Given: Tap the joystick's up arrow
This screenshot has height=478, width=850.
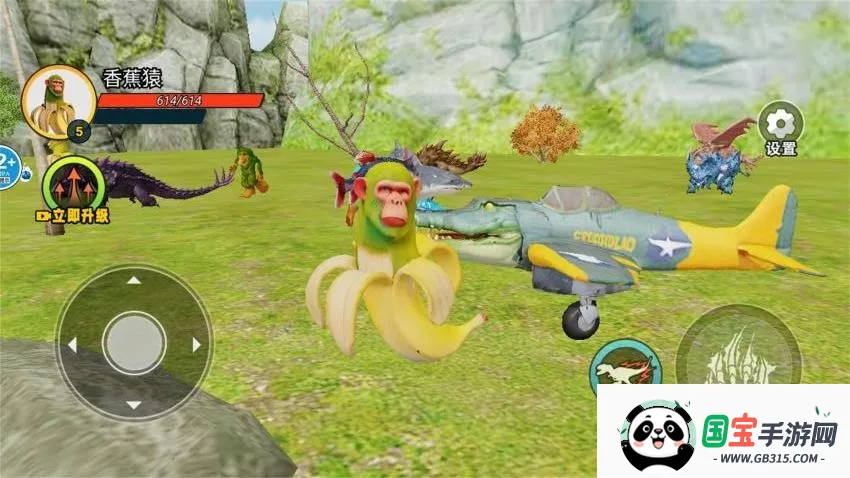Looking at the screenshot, I should coord(133,281).
